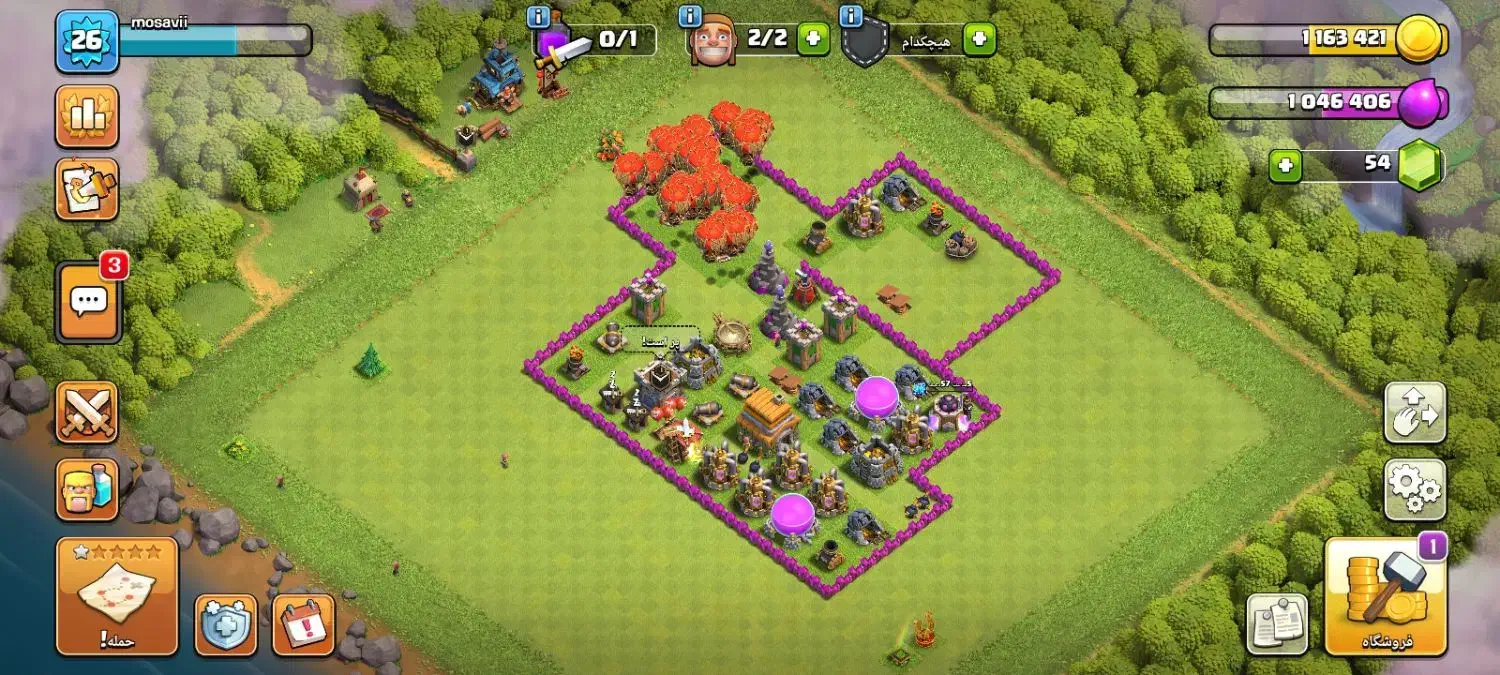1500x675 pixels.
Task: Open the events calendar button
Action: coord(303,625)
